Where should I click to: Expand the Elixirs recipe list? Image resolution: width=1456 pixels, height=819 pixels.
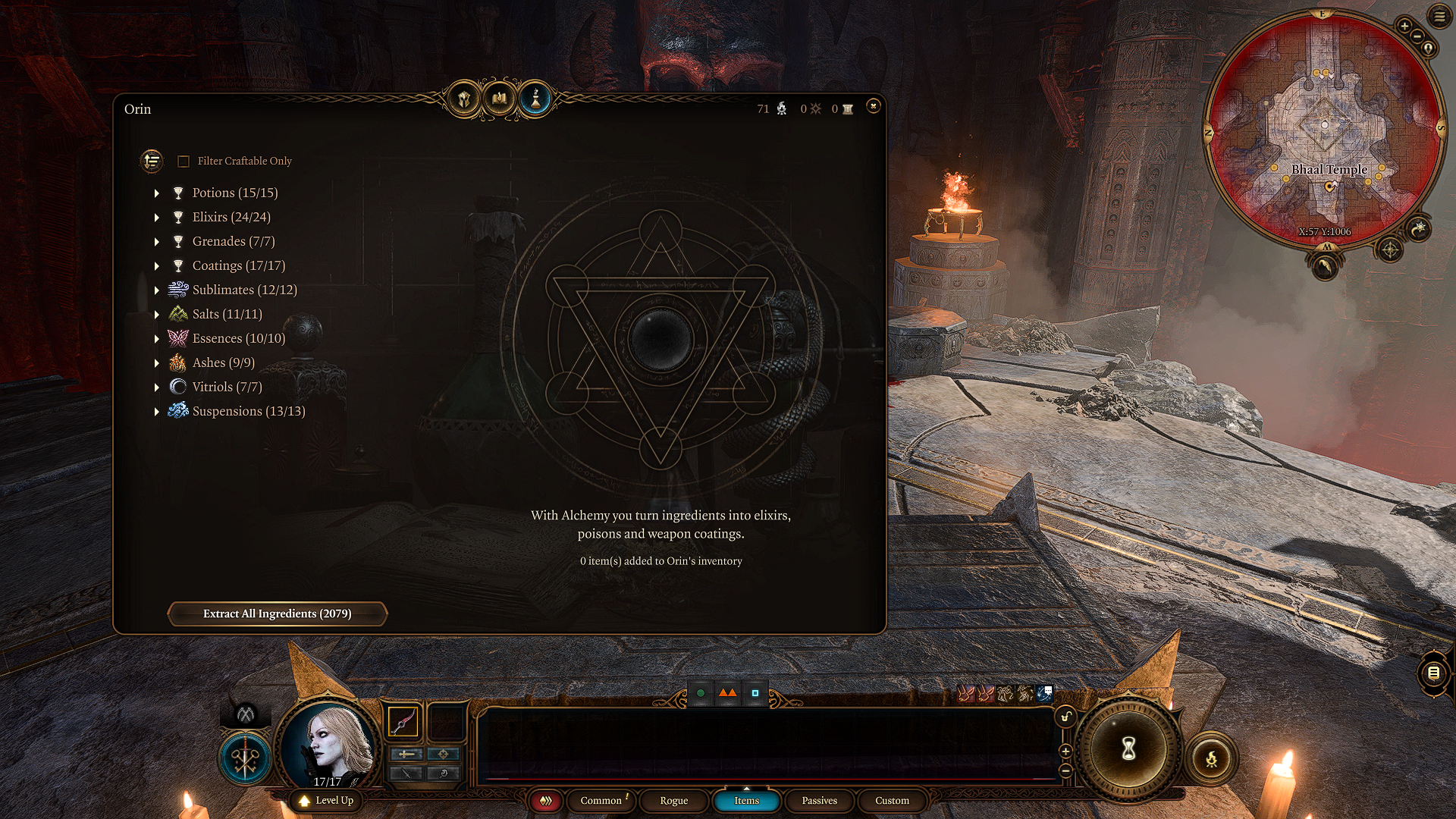(x=157, y=218)
